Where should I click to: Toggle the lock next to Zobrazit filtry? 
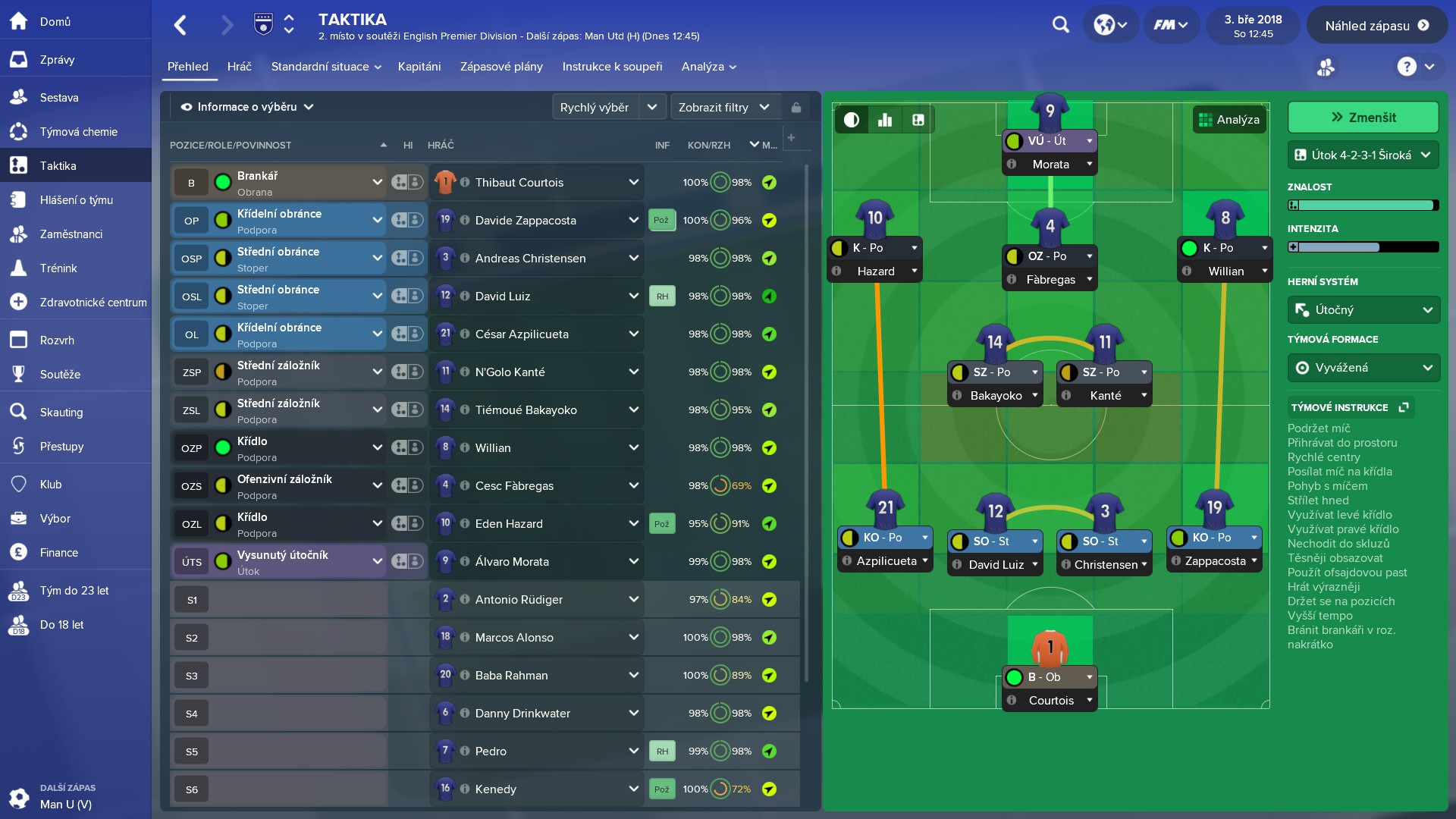[796, 107]
